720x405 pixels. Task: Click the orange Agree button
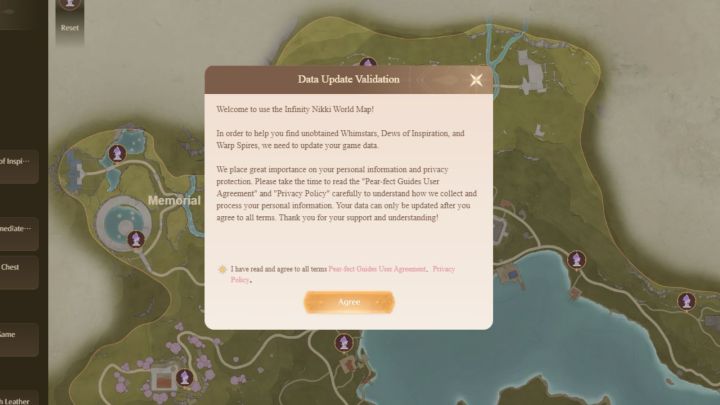349,302
